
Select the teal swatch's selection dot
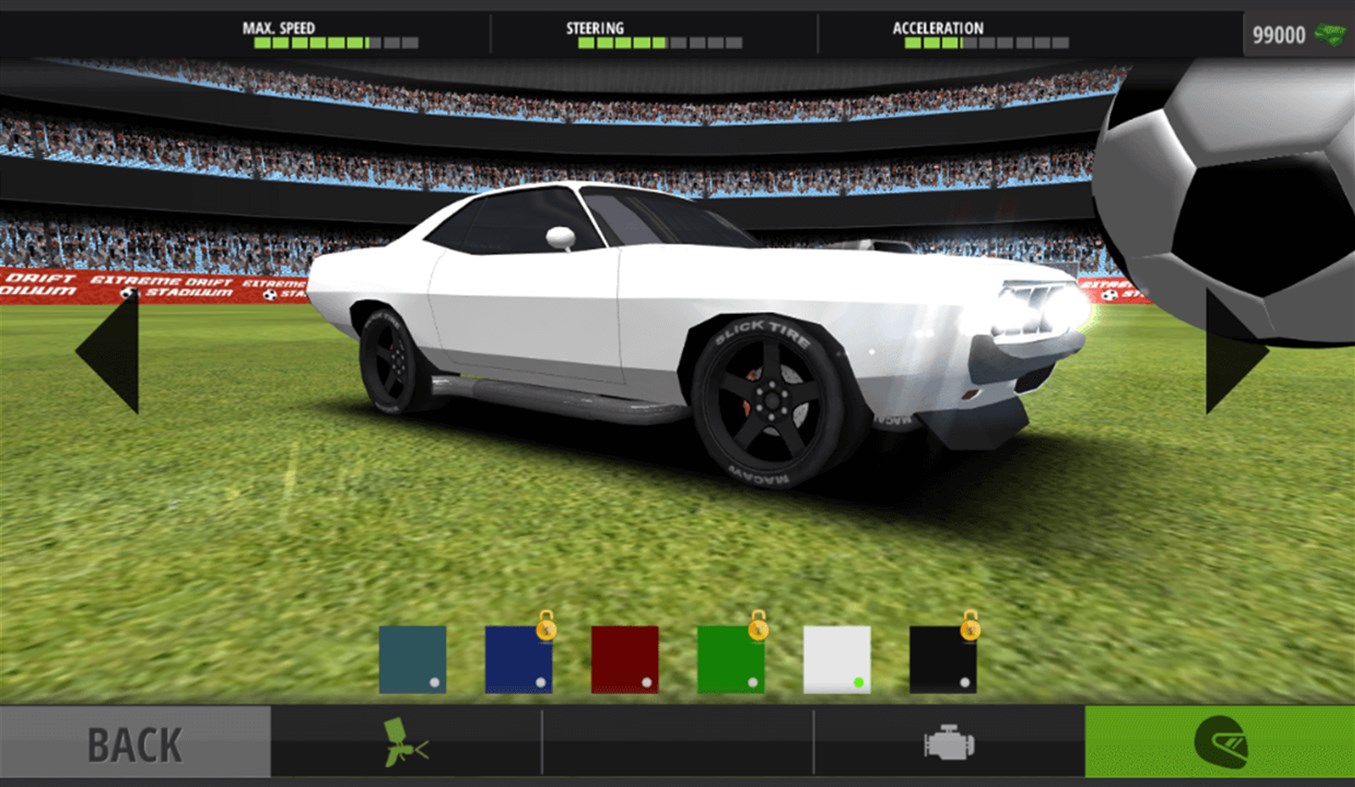coord(434,681)
